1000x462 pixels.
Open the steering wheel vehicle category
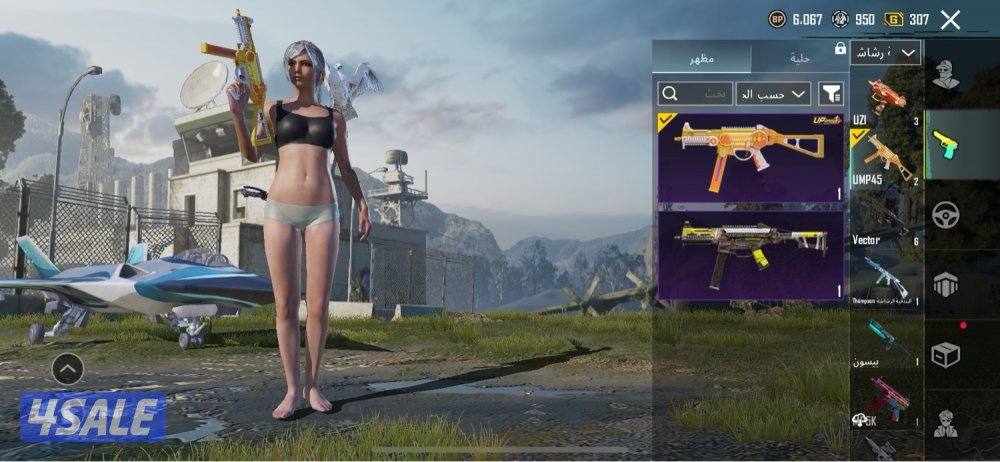pyautogui.click(x=946, y=214)
